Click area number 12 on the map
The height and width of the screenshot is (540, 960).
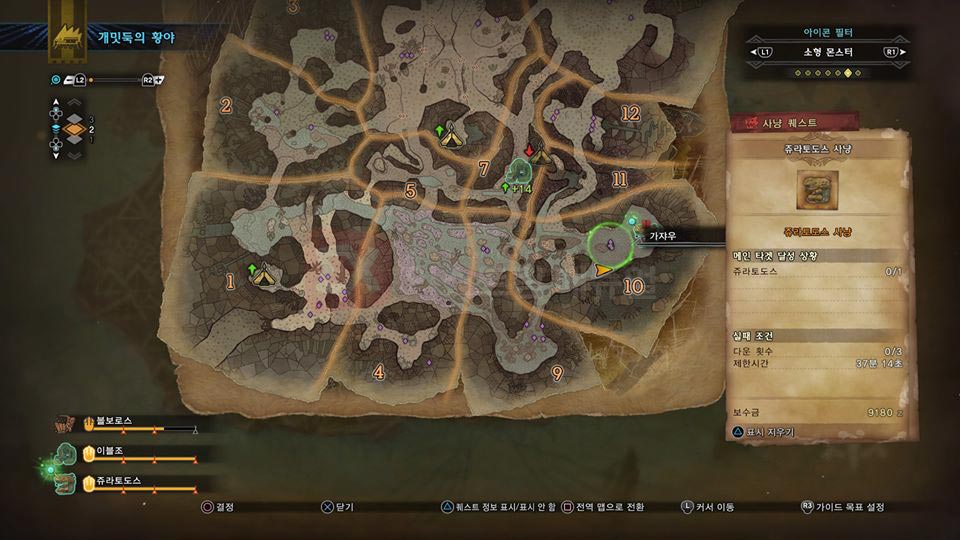pos(630,114)
